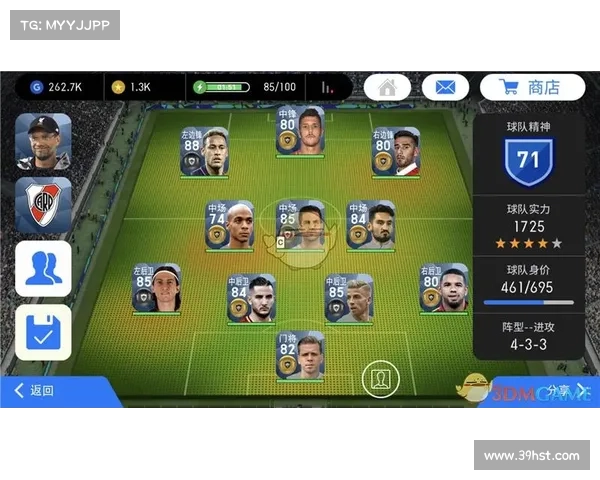Viewport: 600px width, 480px height.
Task: Select the 中后卫 centre back rated 84
Action: (251, 299)
